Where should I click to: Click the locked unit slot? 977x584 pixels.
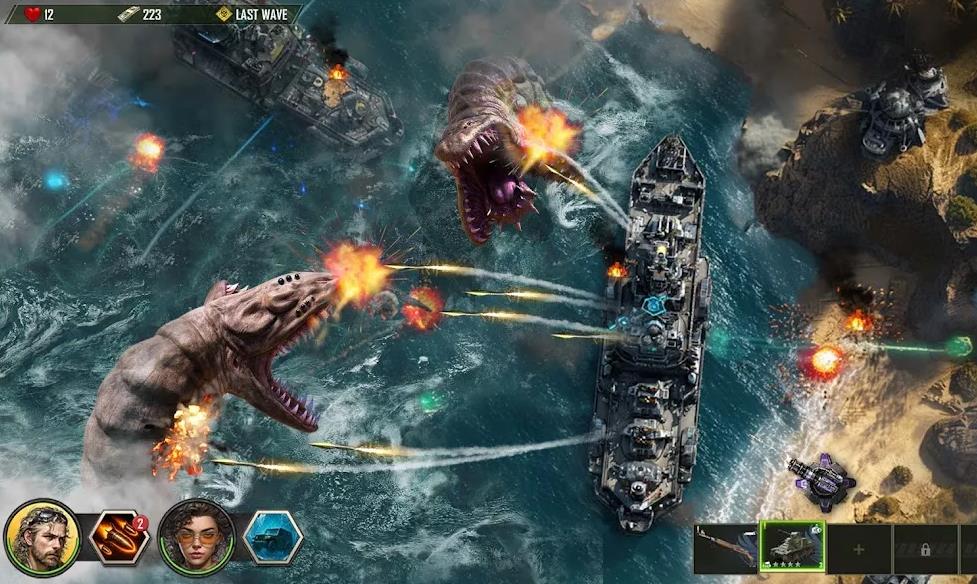(924, 549)
